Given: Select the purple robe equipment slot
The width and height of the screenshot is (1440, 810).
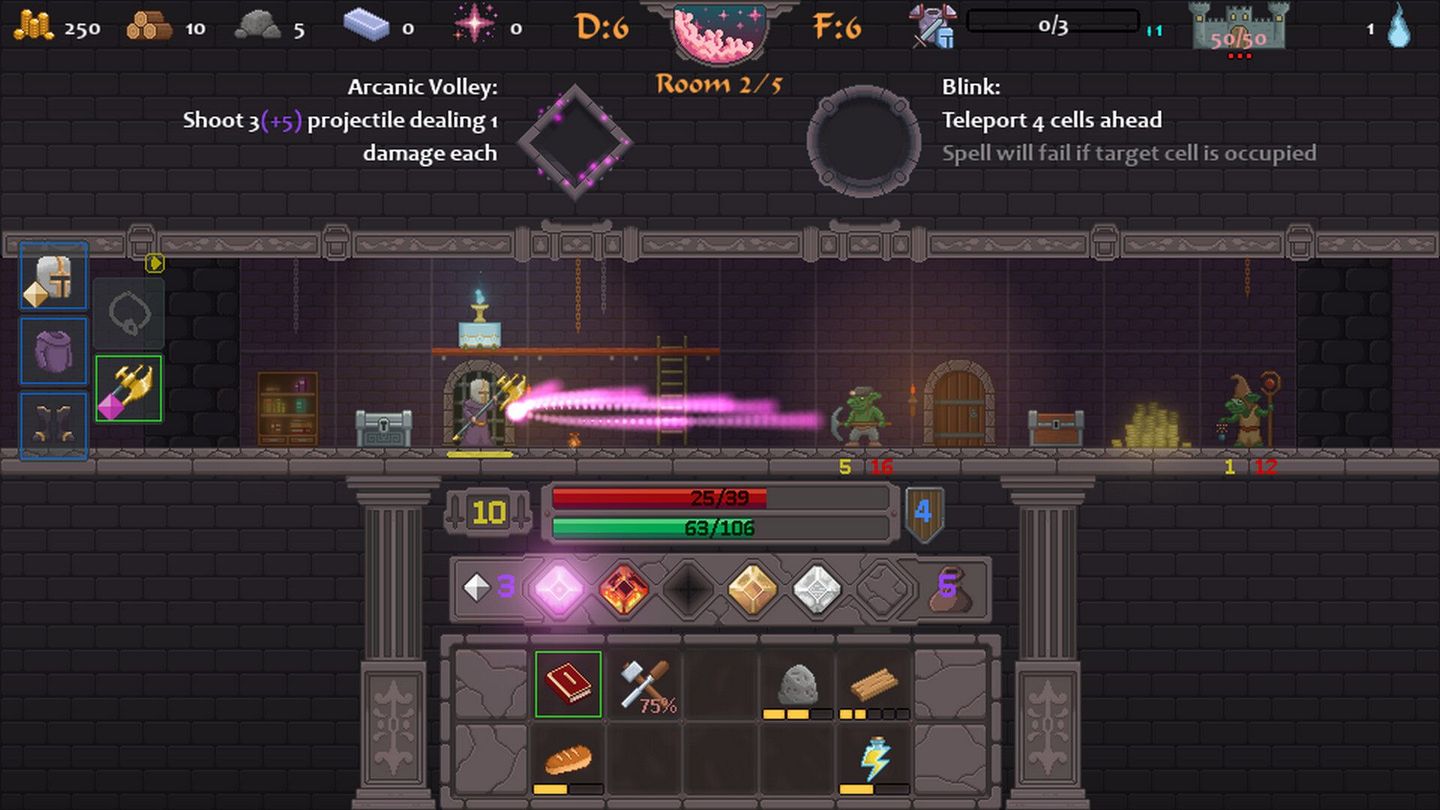Looking at the screenshot, I should [x=53, y=350].
